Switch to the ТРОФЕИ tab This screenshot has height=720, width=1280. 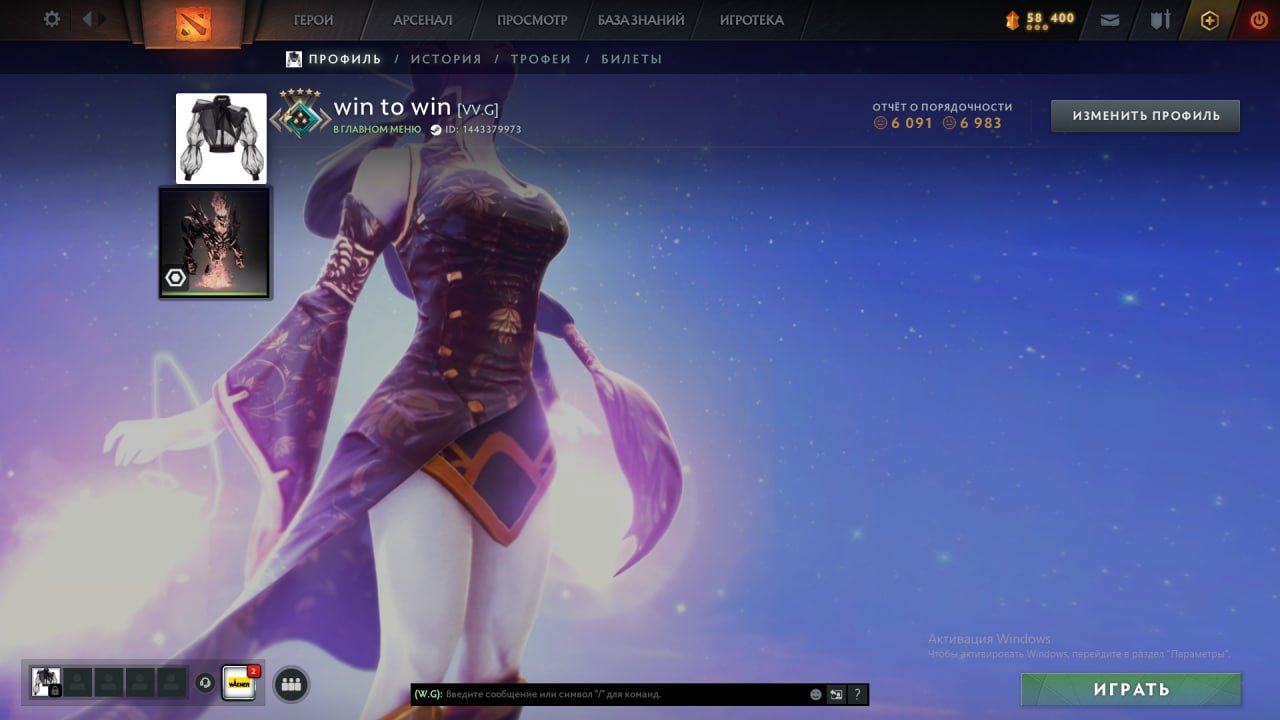[x=541, y=59]
